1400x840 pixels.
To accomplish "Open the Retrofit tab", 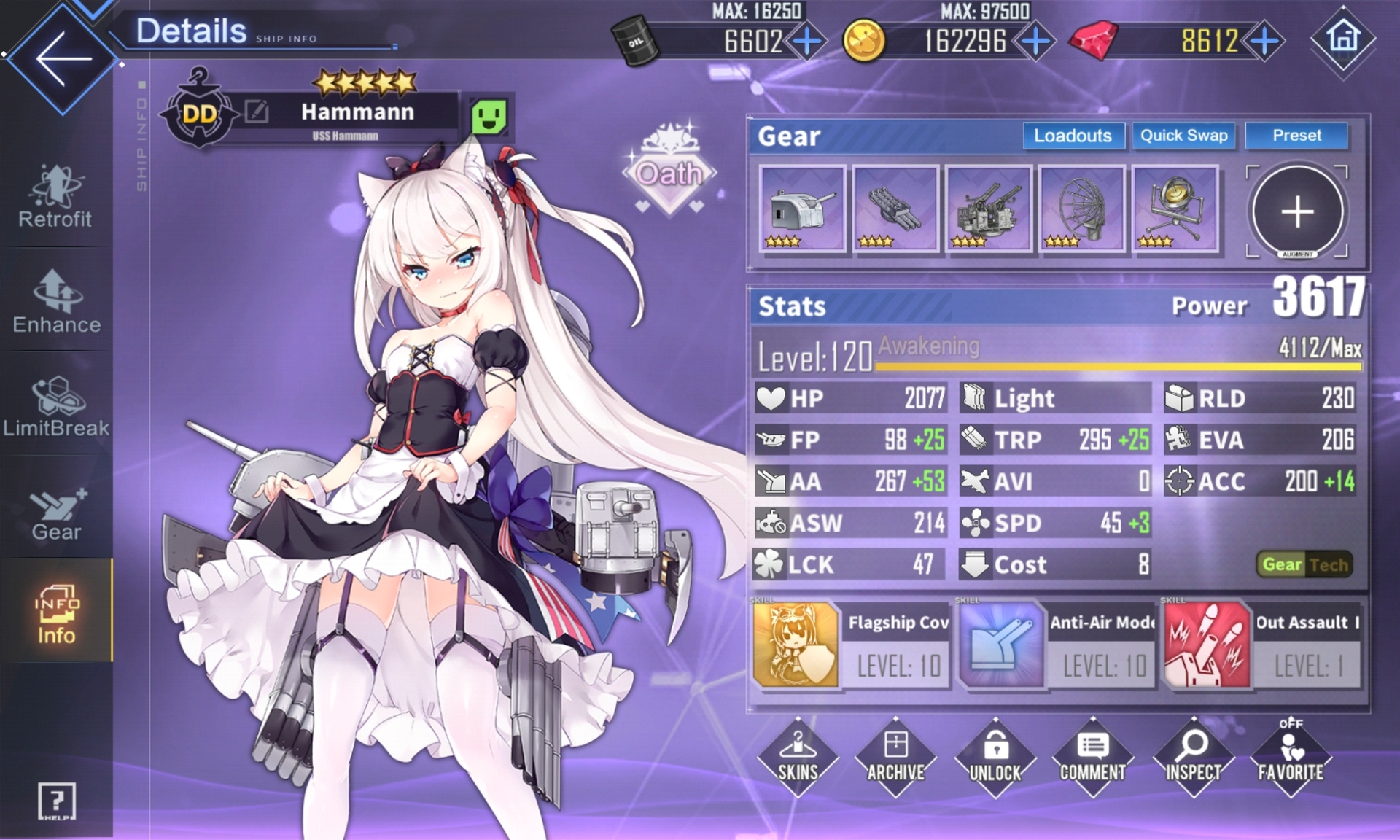I will 55,197.
